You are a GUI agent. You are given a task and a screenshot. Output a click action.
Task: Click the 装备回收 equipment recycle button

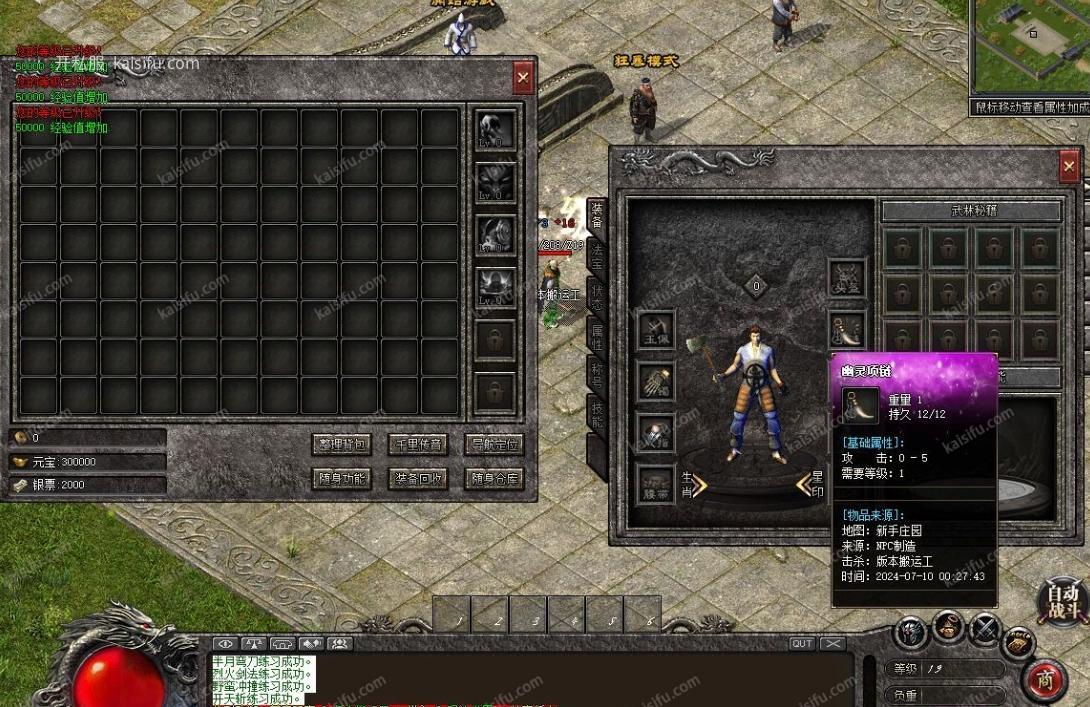(x=418, y=478)
